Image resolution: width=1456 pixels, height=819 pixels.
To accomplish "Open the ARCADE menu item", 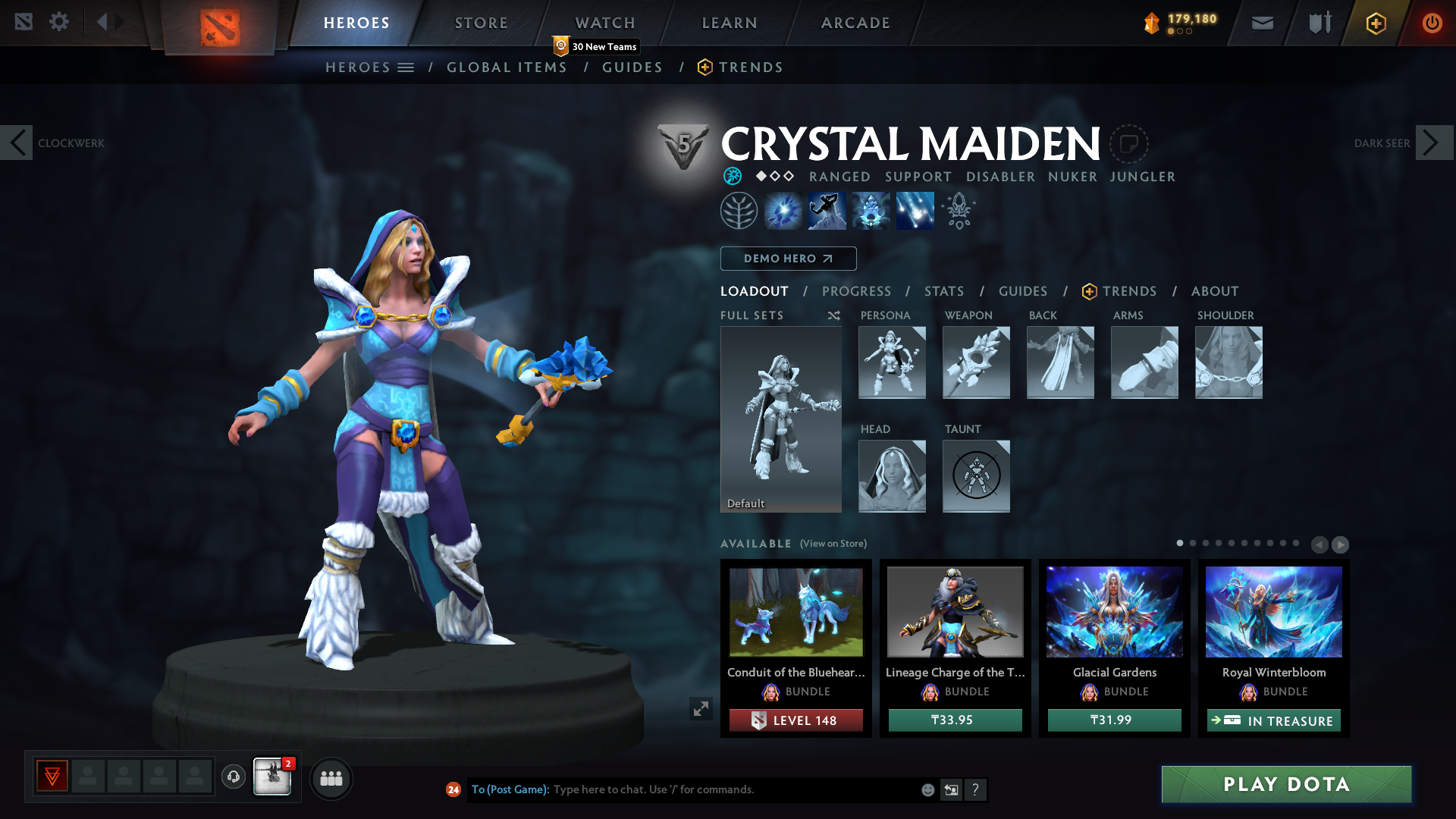I will point(855,23).
